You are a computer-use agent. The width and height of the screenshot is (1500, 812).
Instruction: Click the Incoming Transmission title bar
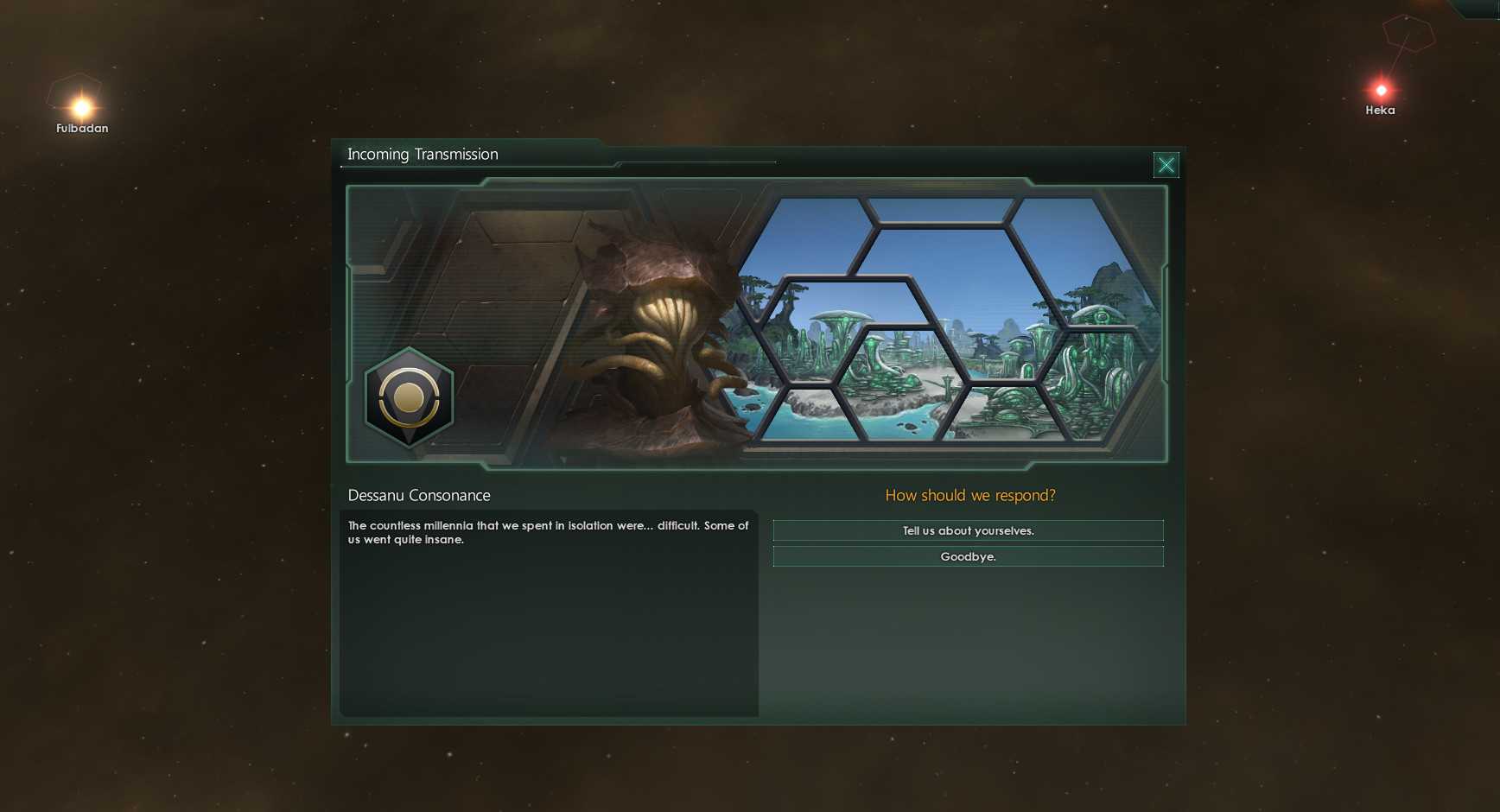[423, 154]
